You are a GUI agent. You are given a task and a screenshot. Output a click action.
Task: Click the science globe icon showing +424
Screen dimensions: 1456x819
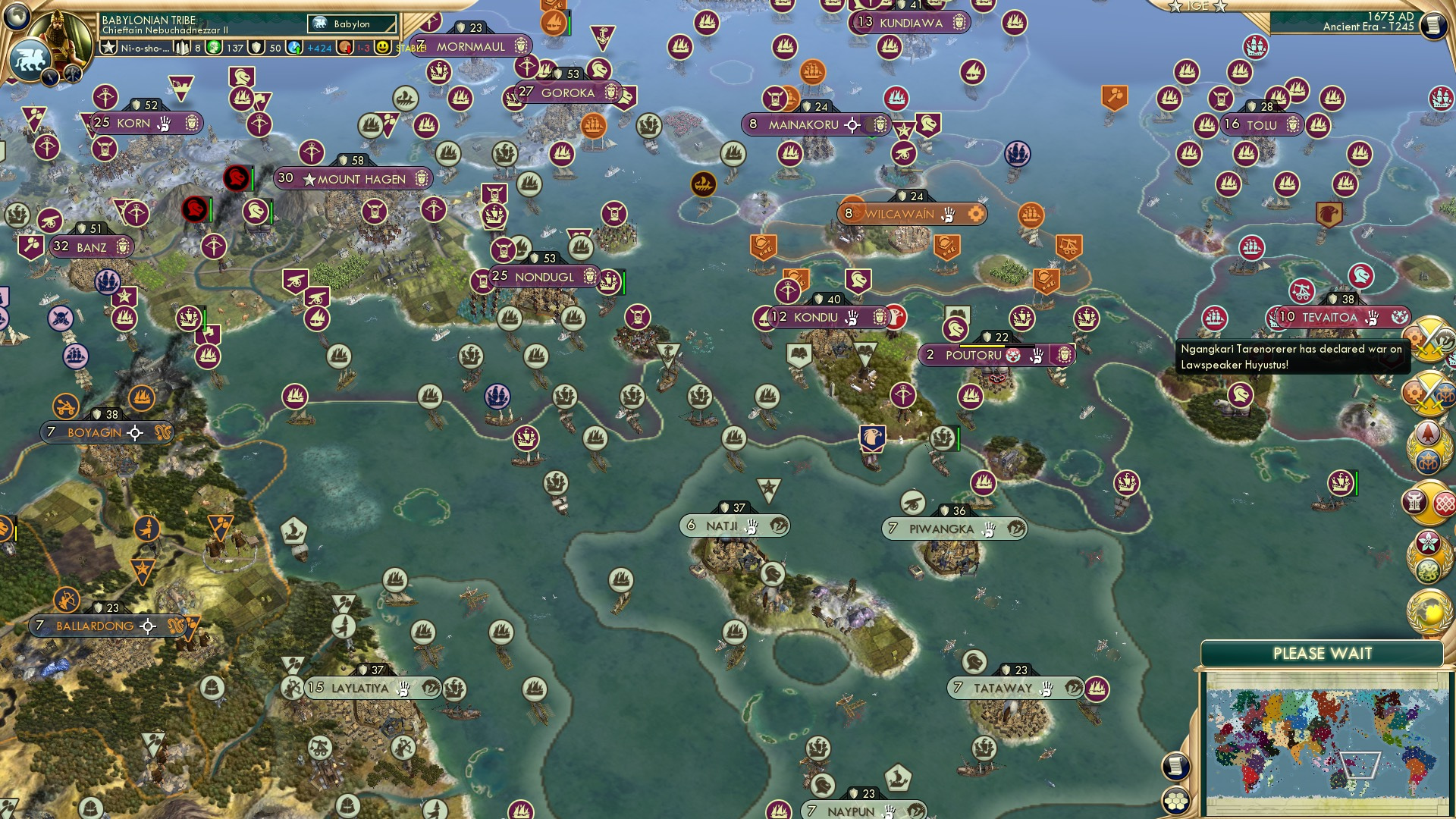tap(294, 48)
